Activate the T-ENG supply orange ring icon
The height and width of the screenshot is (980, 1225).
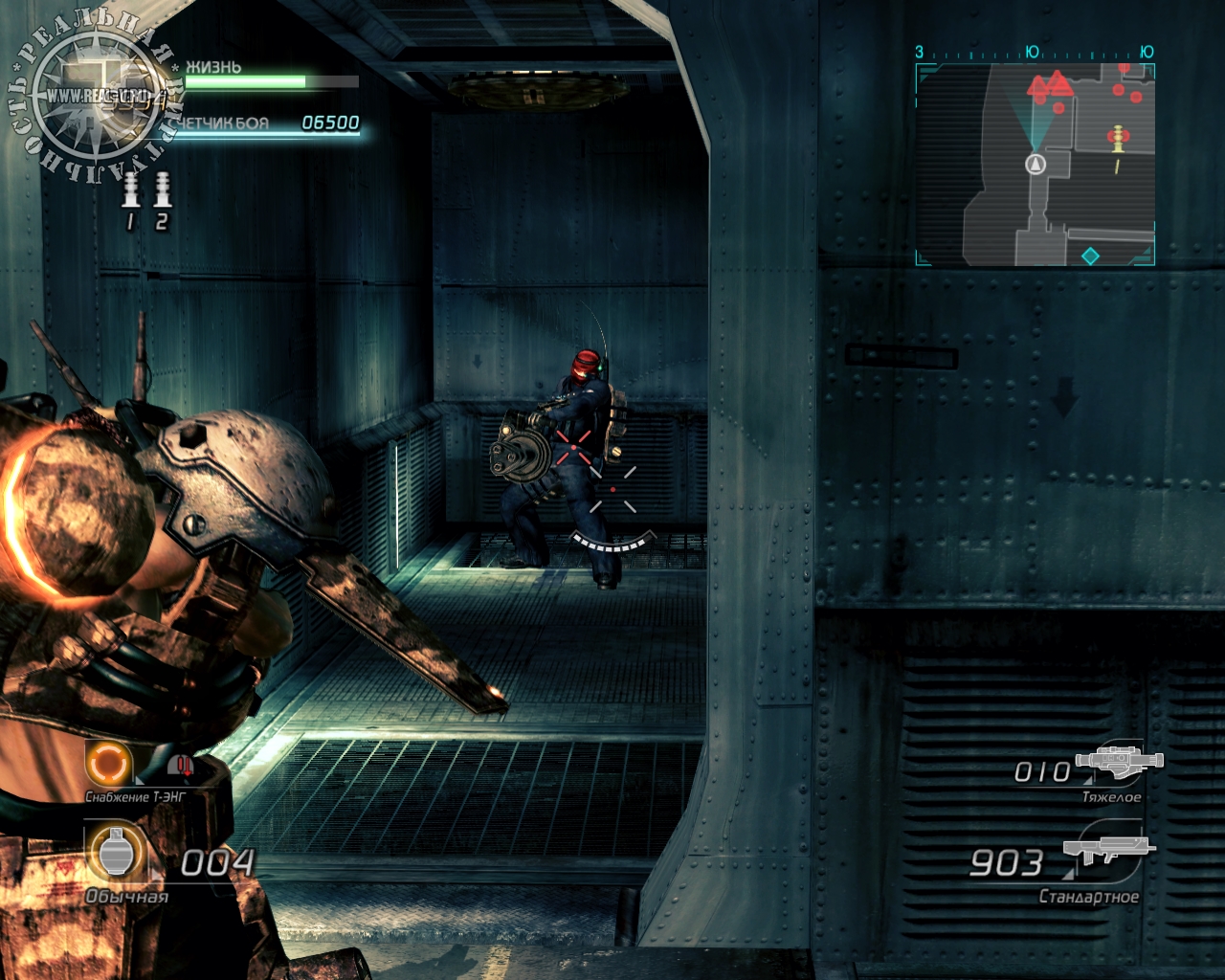click(108, 764)
